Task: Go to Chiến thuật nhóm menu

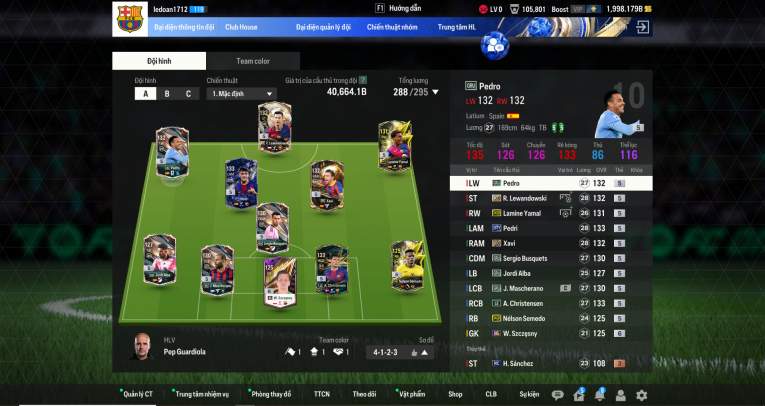Action: 392,27
